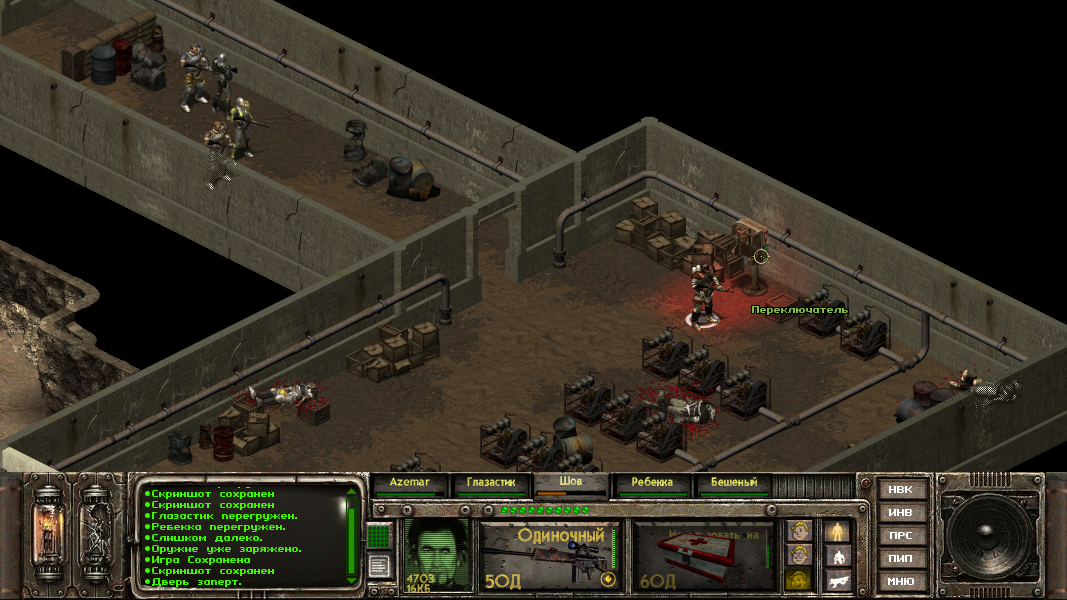Open the ПРС character screen

900,536
